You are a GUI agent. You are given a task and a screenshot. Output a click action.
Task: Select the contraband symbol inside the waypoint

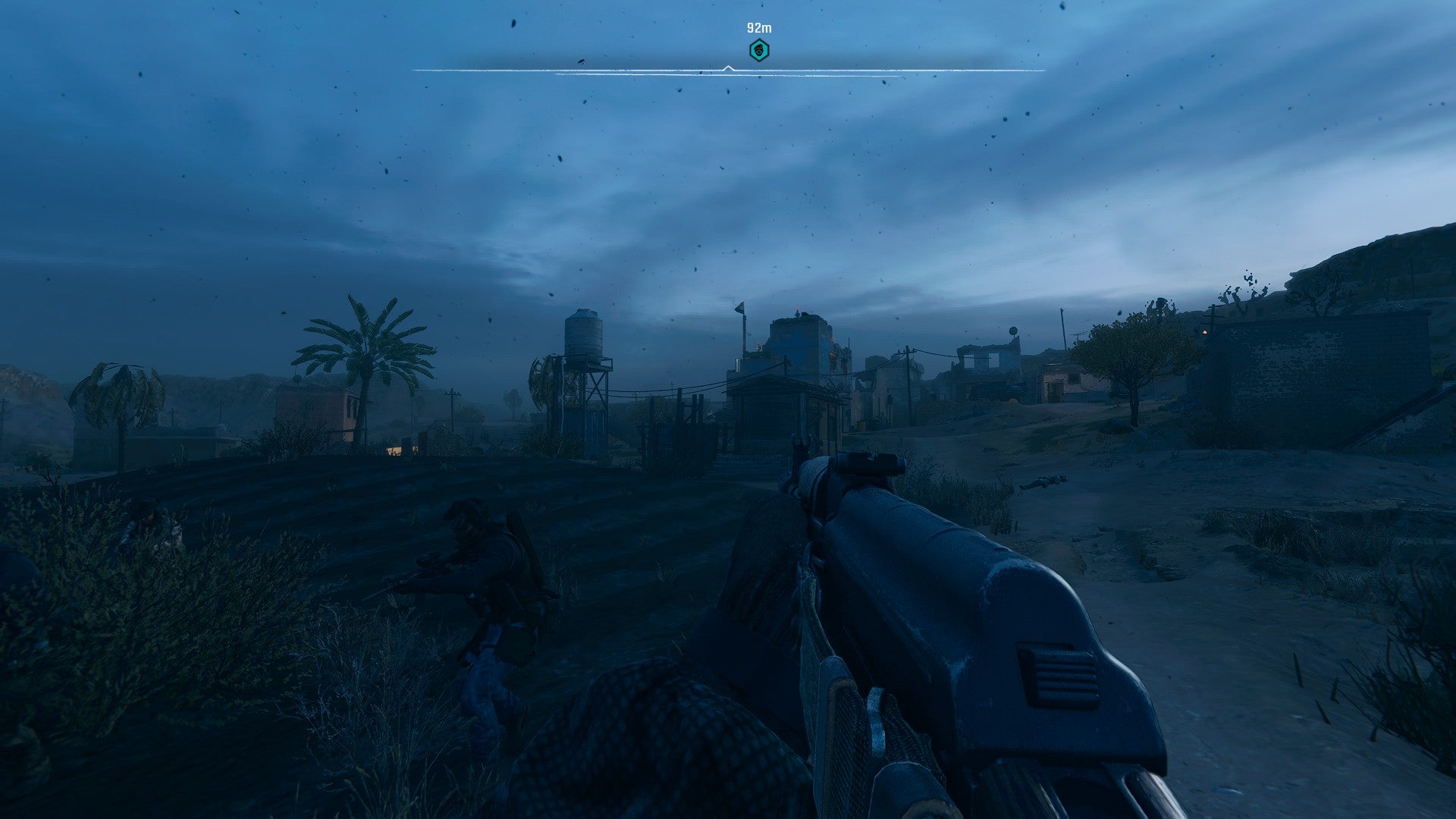(758, 50)
